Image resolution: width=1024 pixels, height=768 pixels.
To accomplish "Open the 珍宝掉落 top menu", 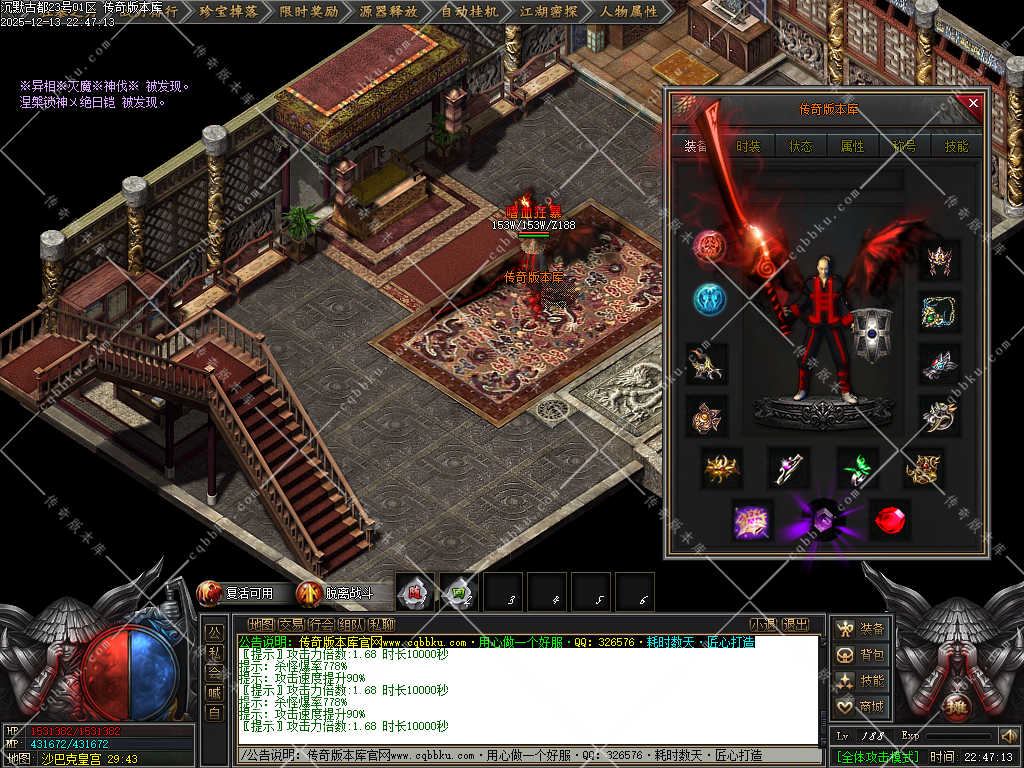I will pos(229,12).
